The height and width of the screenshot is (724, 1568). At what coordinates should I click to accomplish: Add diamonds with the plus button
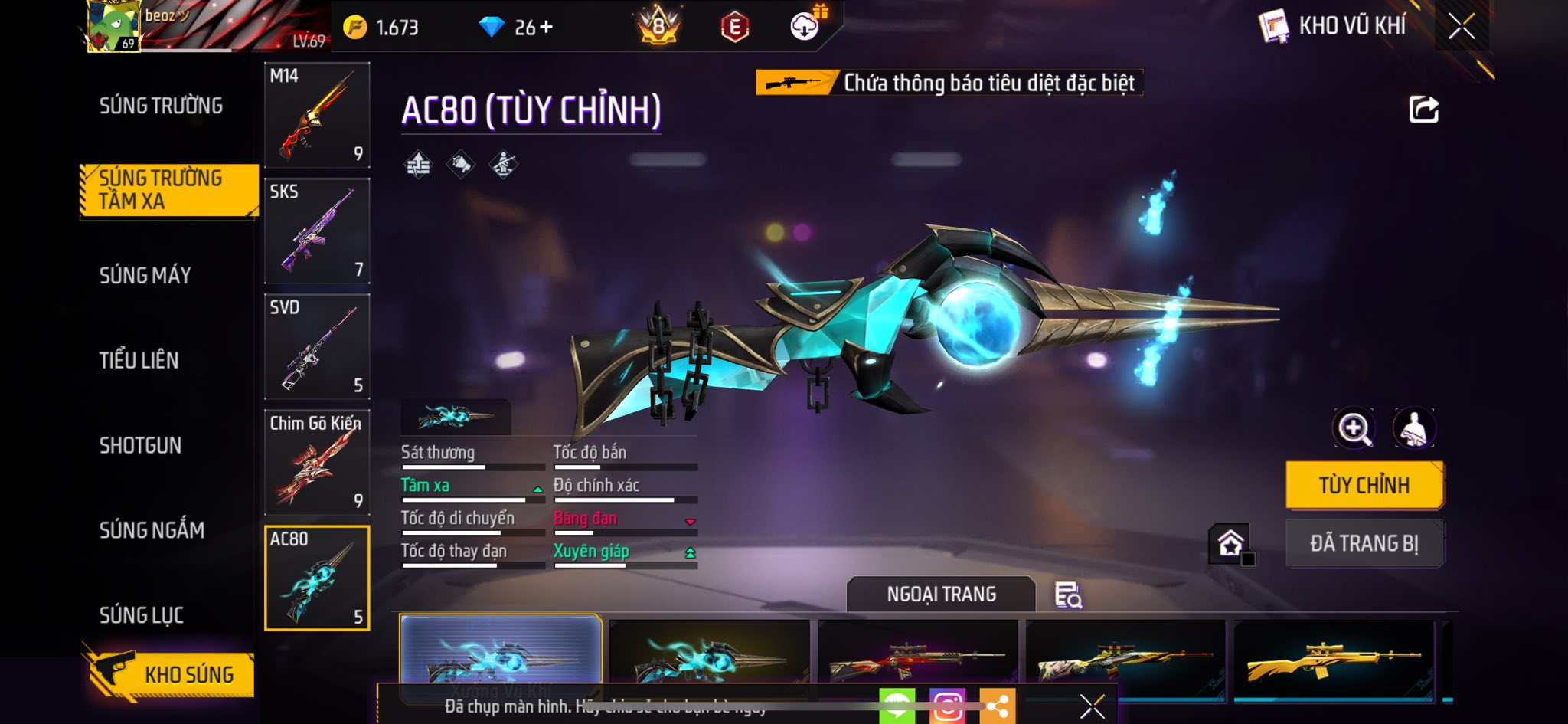(x=546, y=28)
